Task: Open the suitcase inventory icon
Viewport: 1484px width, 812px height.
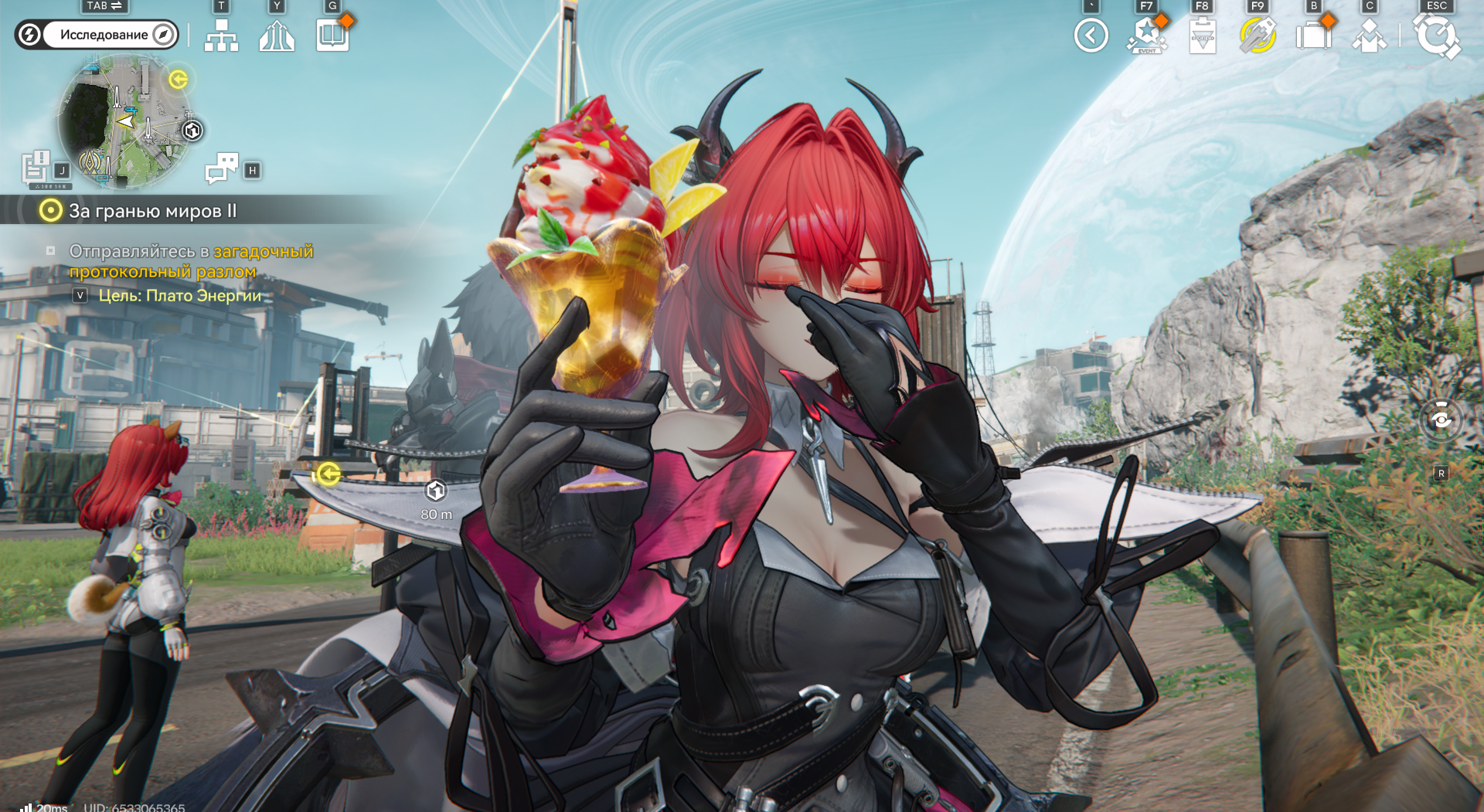Action: point(1313,36)
